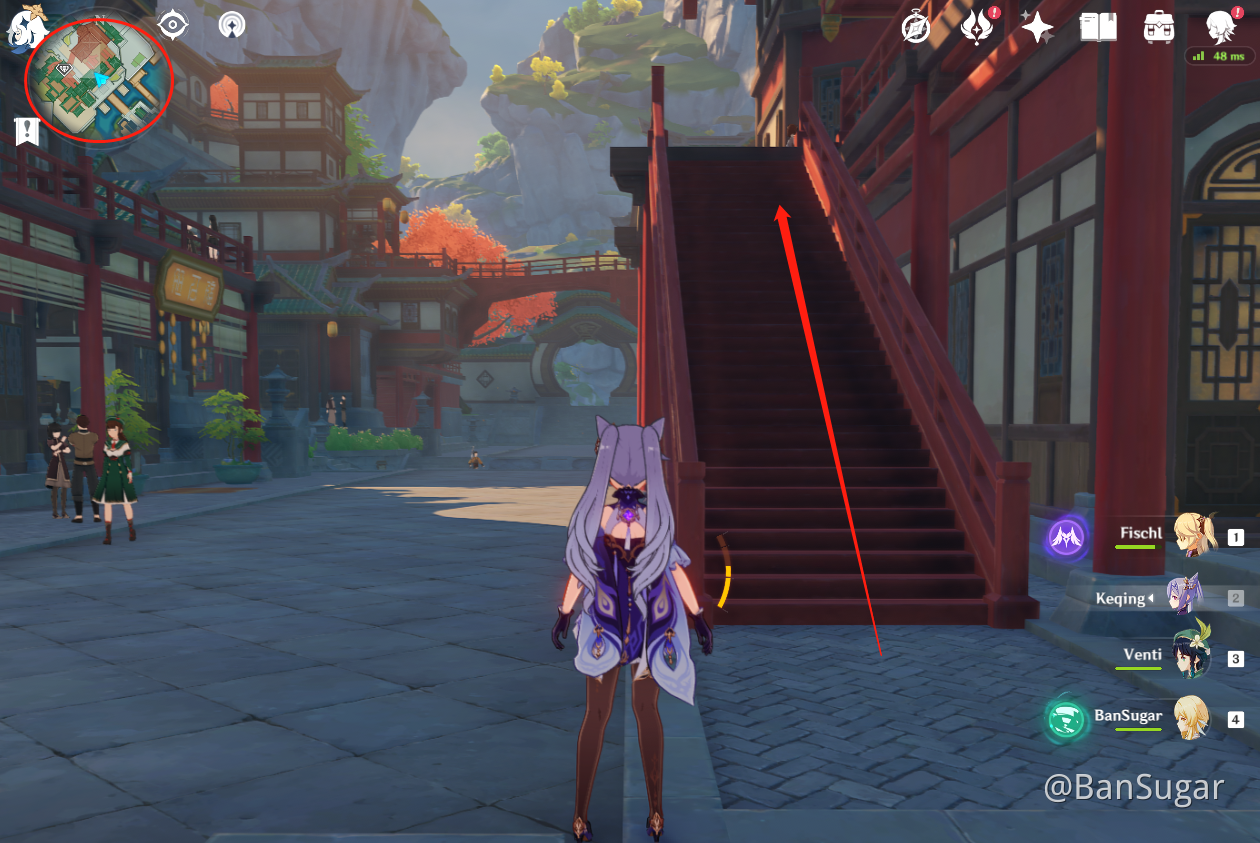Viewport: 1260px width, 843px height.
Task: Switch to Fischl in the party
Action: (1195, 536)
